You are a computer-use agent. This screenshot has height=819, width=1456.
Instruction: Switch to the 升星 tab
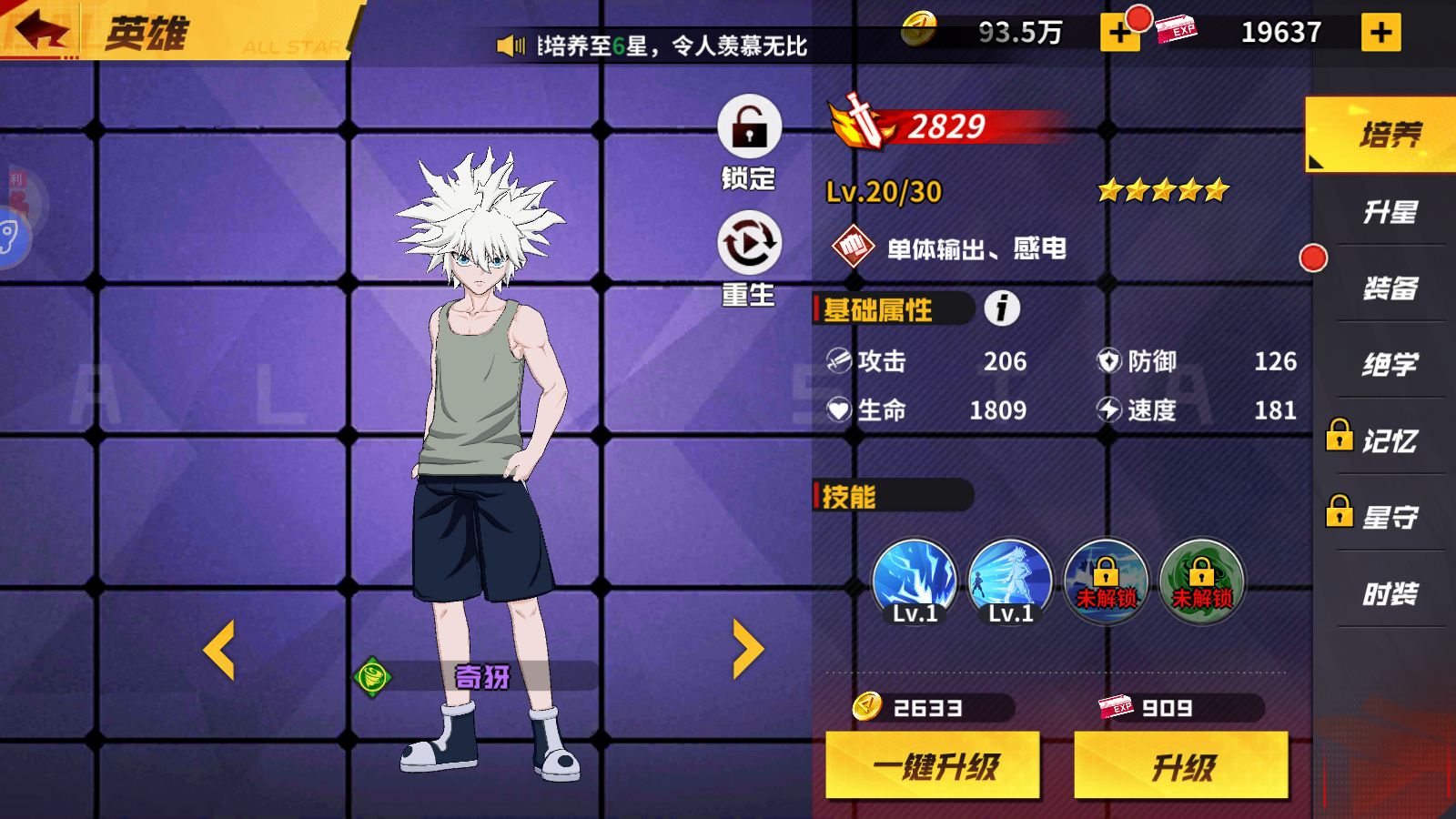(1390, 210)
